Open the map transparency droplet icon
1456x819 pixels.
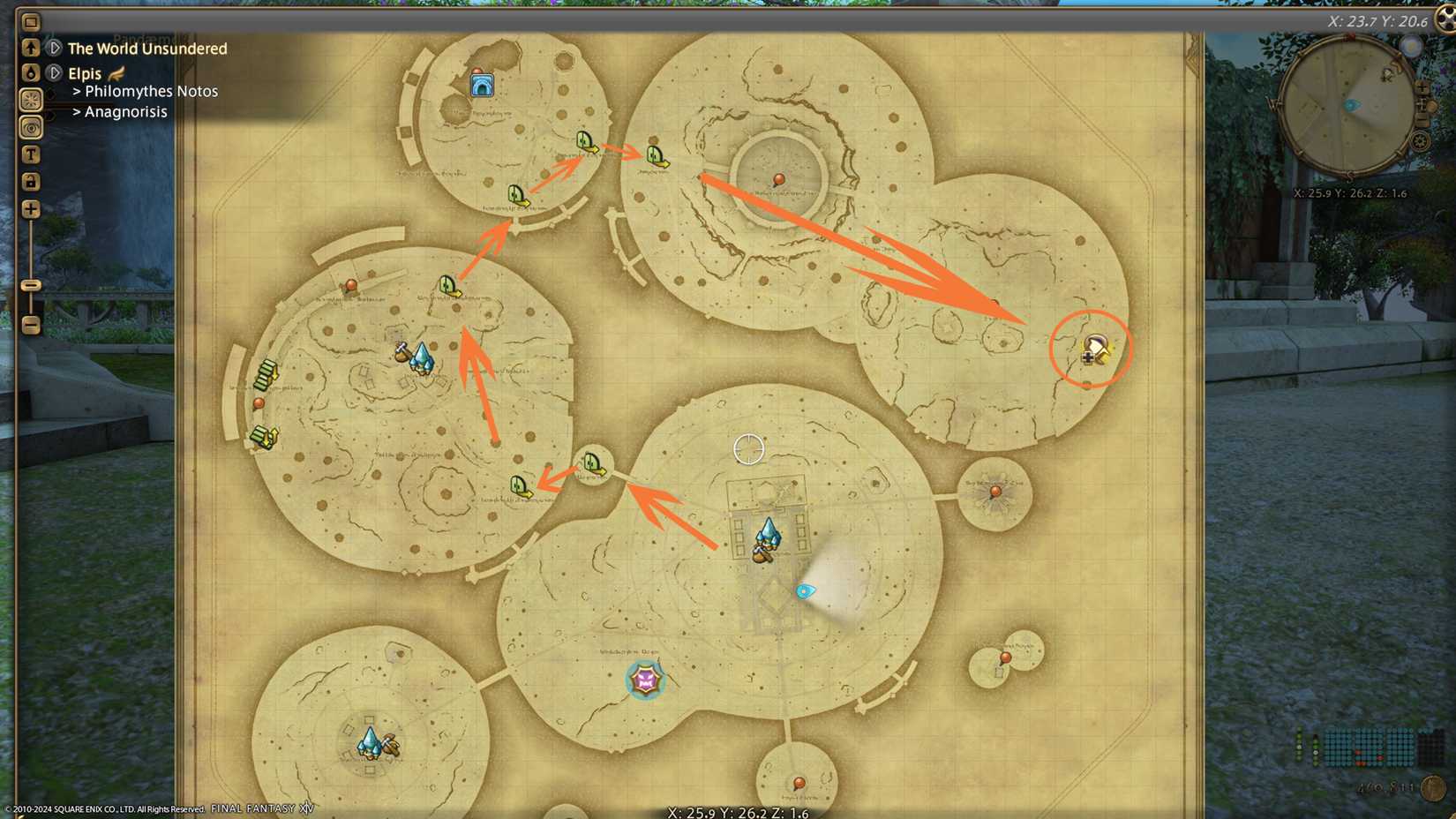click(x=31, y=73)
